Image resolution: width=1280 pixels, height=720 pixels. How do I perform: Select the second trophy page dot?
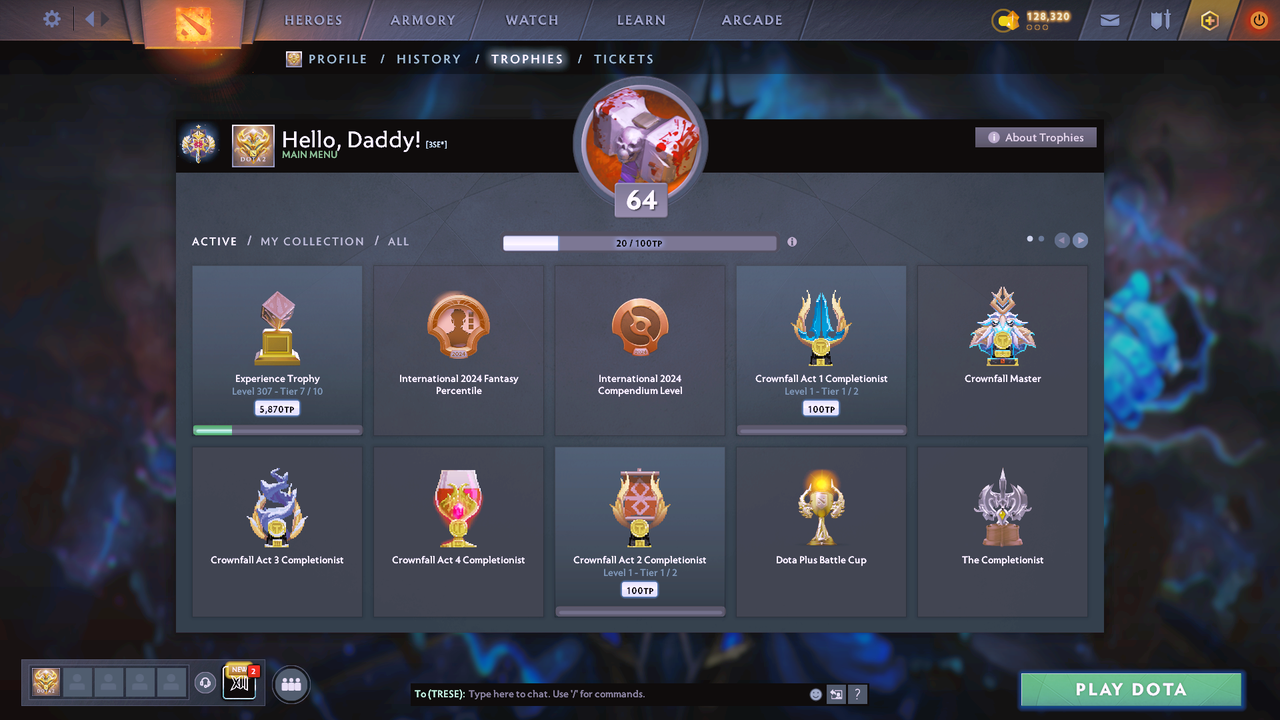click(1041, 239)
